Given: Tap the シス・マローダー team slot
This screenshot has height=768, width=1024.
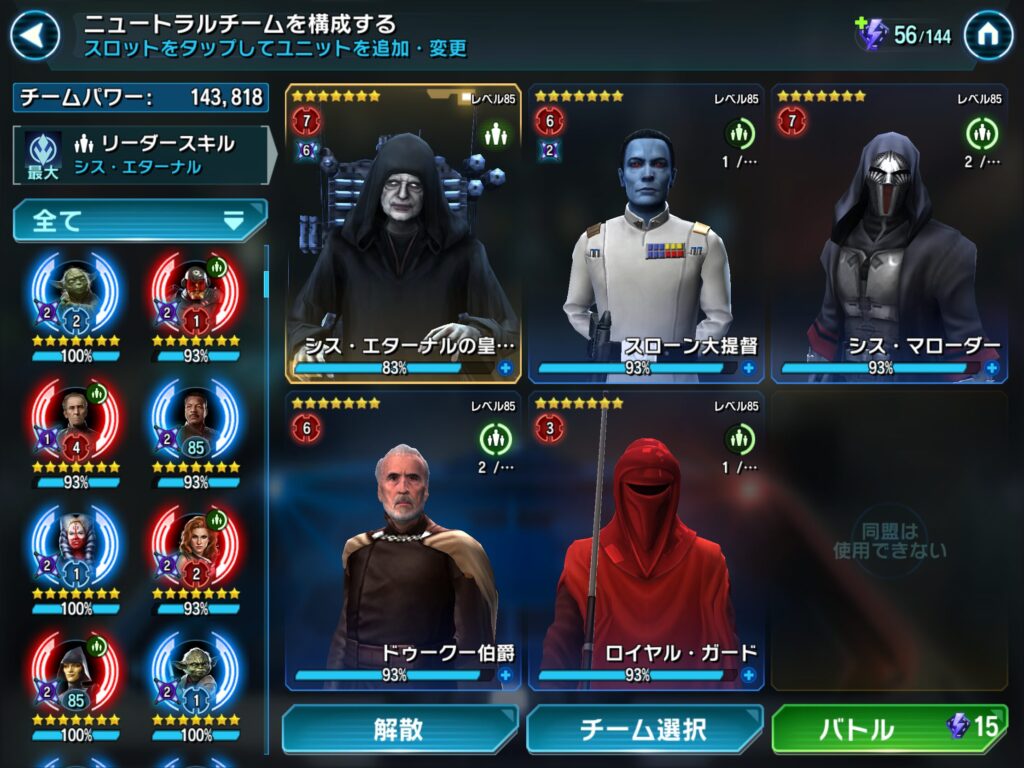Looking at the screenshot, I should tap(889, 233).
